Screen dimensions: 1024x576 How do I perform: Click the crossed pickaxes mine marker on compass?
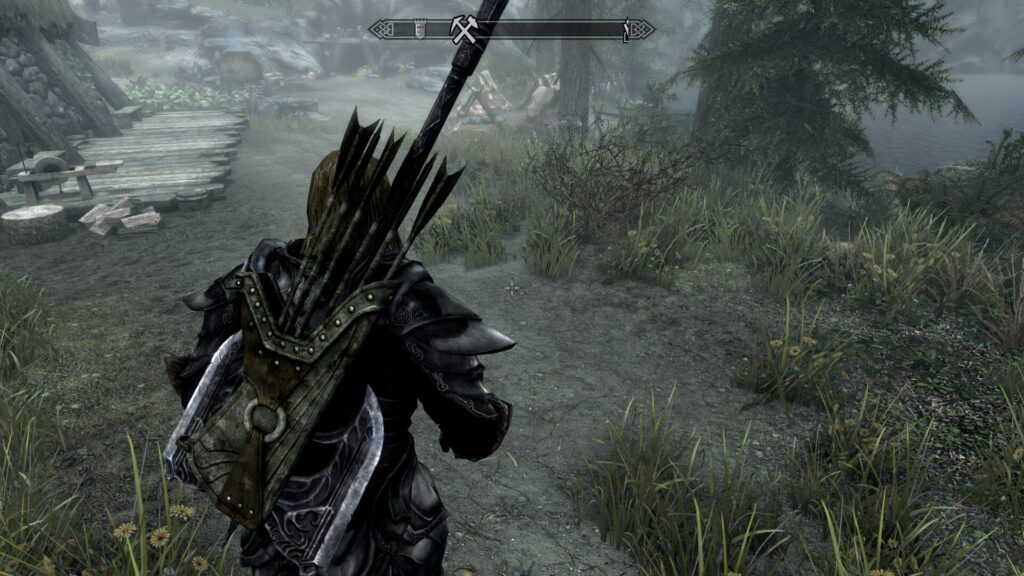[462, 30]
